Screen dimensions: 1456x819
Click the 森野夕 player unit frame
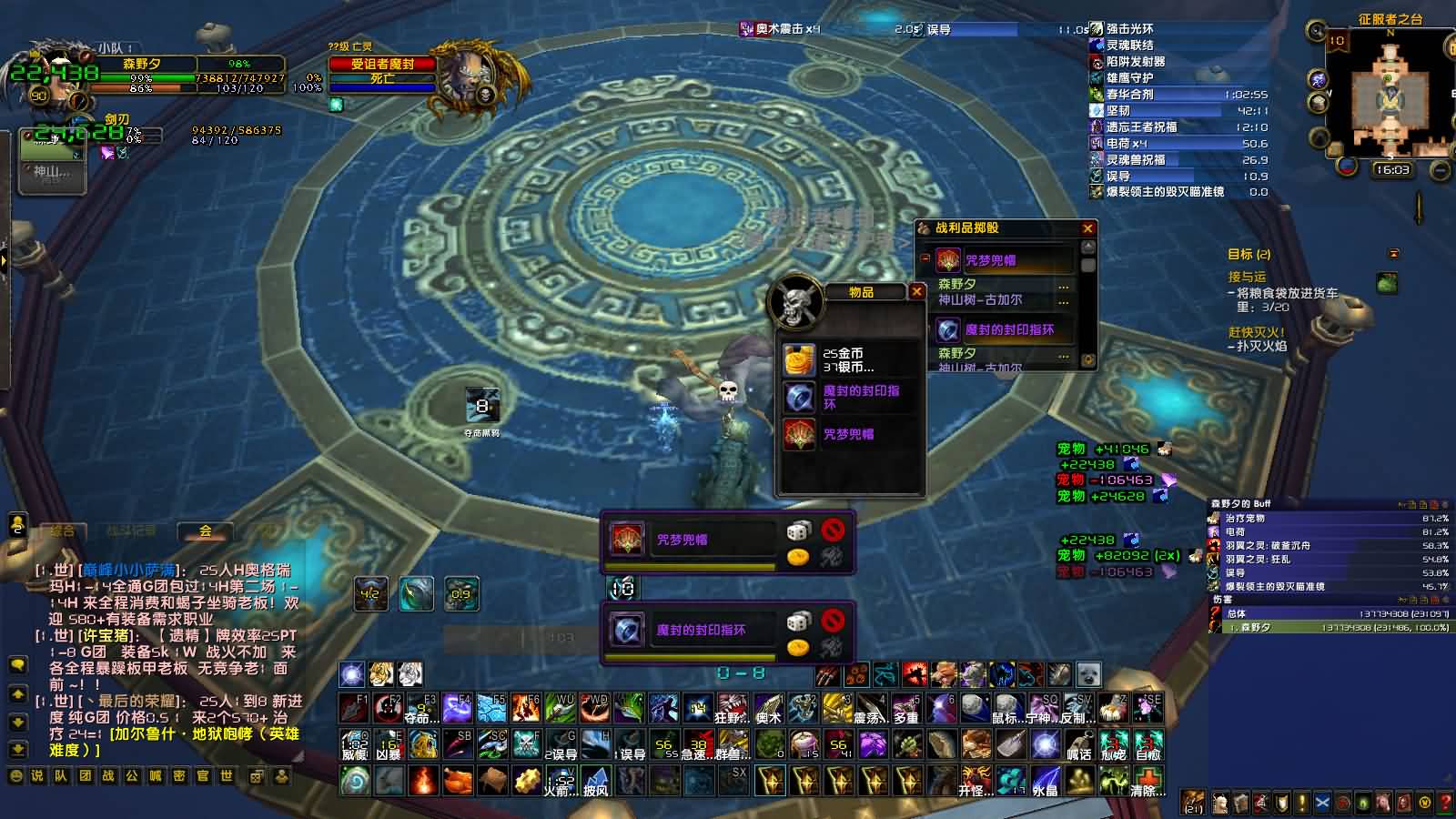141,65
